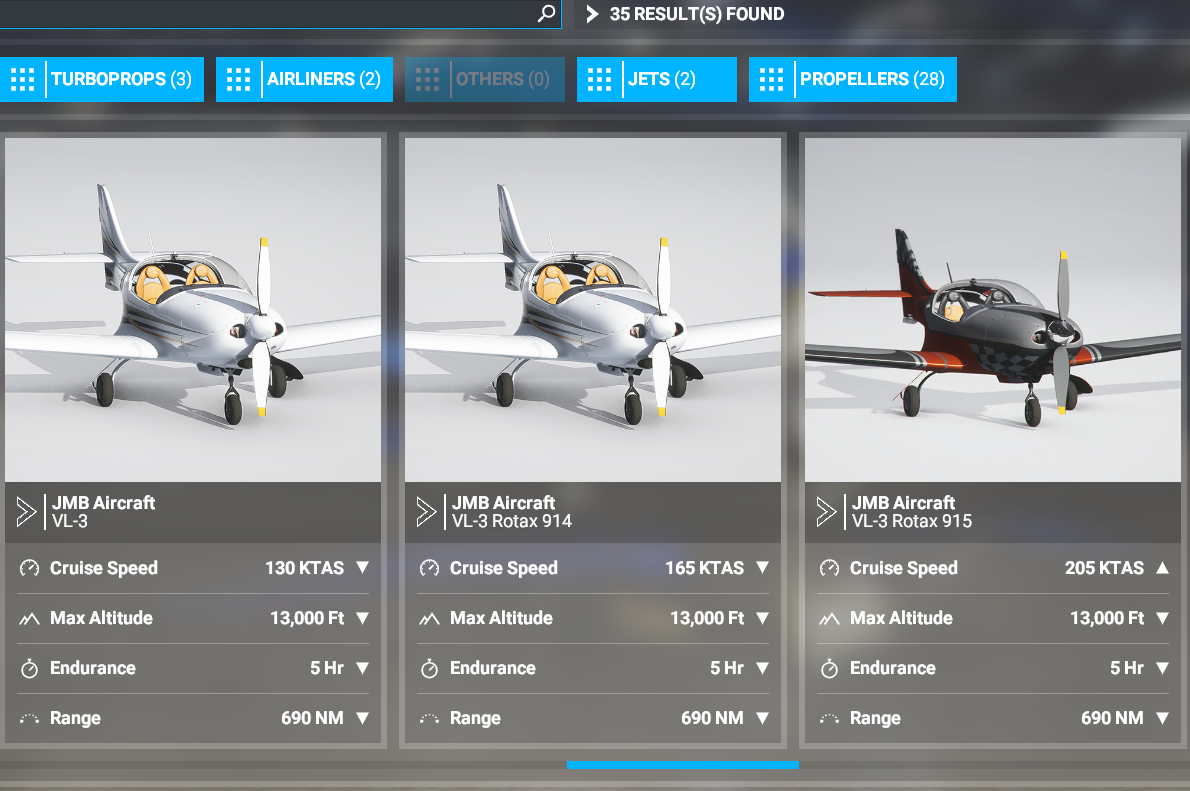Click the blue horizontal scrollbar thumb
The image size is (1190, 791).
[682, 765]
